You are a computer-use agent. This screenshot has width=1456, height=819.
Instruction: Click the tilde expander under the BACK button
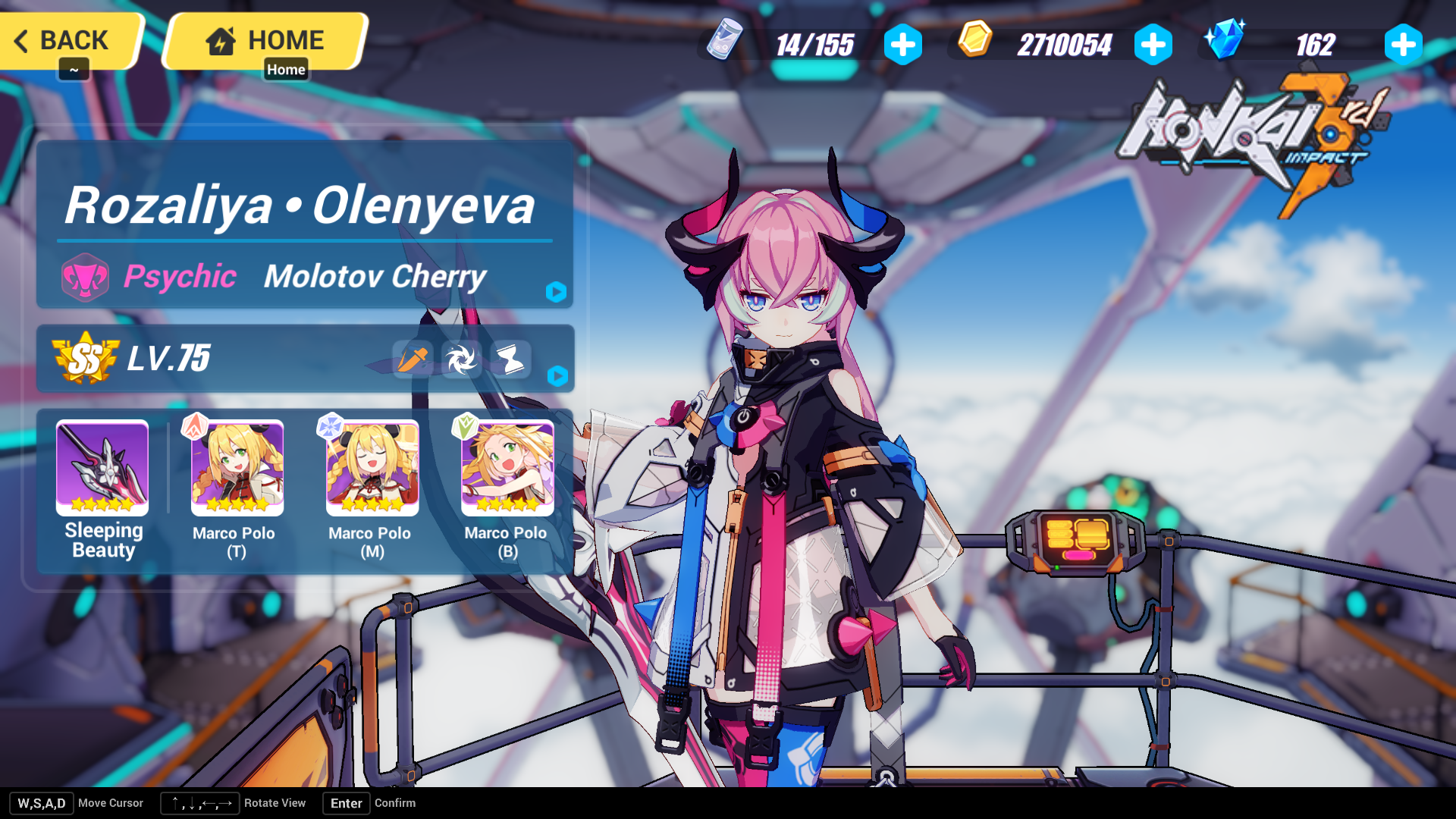point(74,70)
